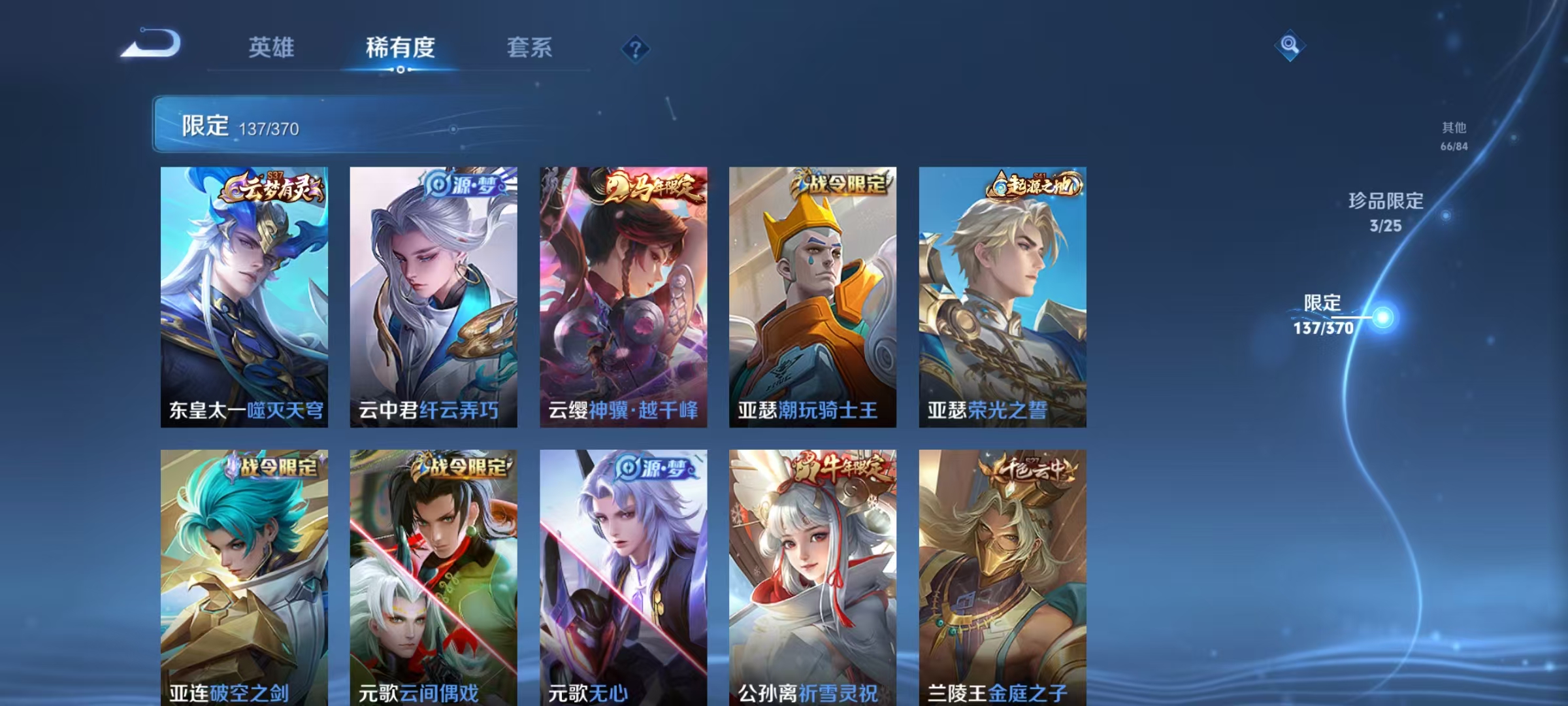Image resolution: width=1568 pixels, height=706 pixels.
Task: Click the 限定 137/370 header bar
Action: coord(261,127)
